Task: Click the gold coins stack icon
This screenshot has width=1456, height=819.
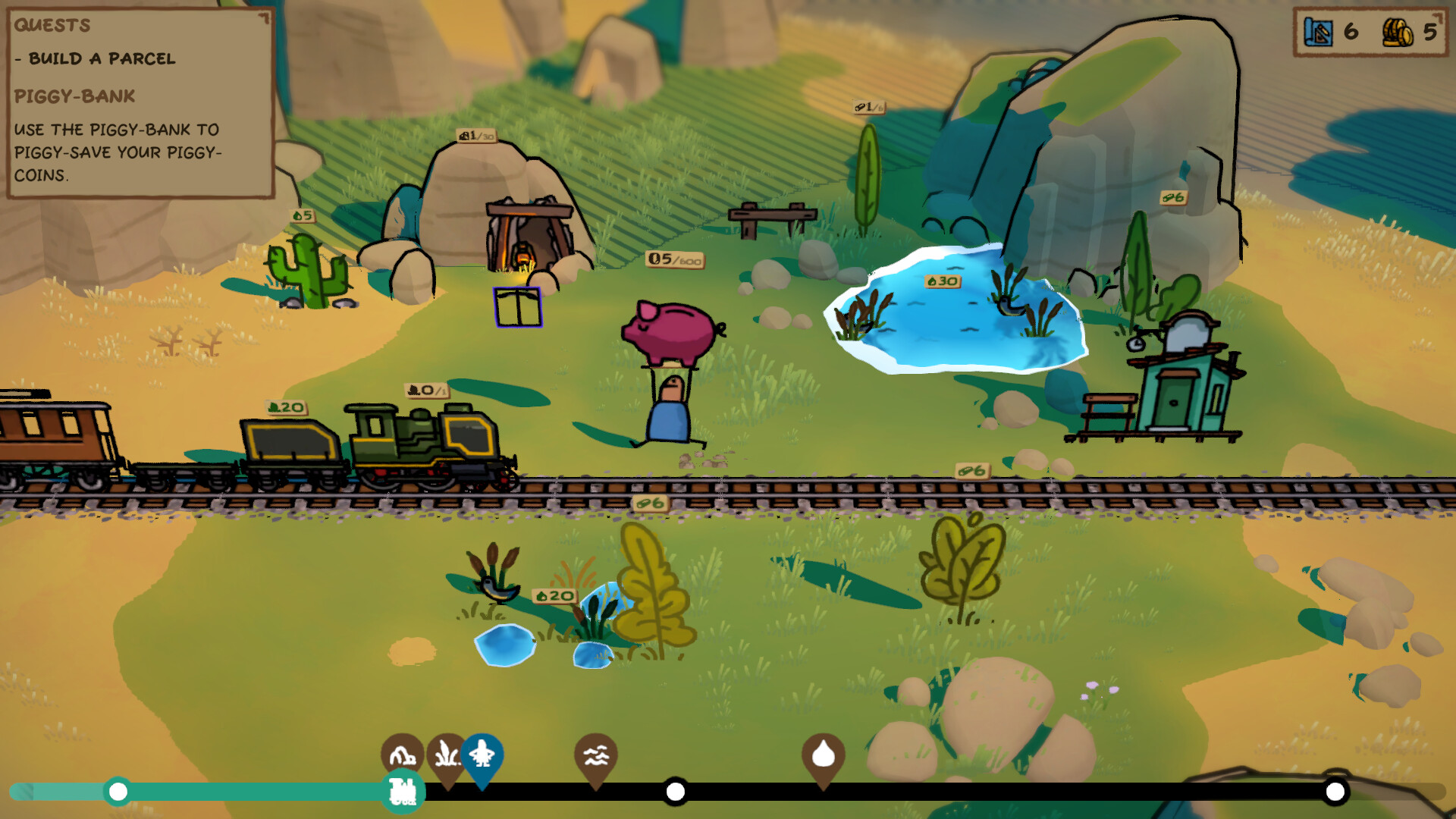Action: 1397,32
